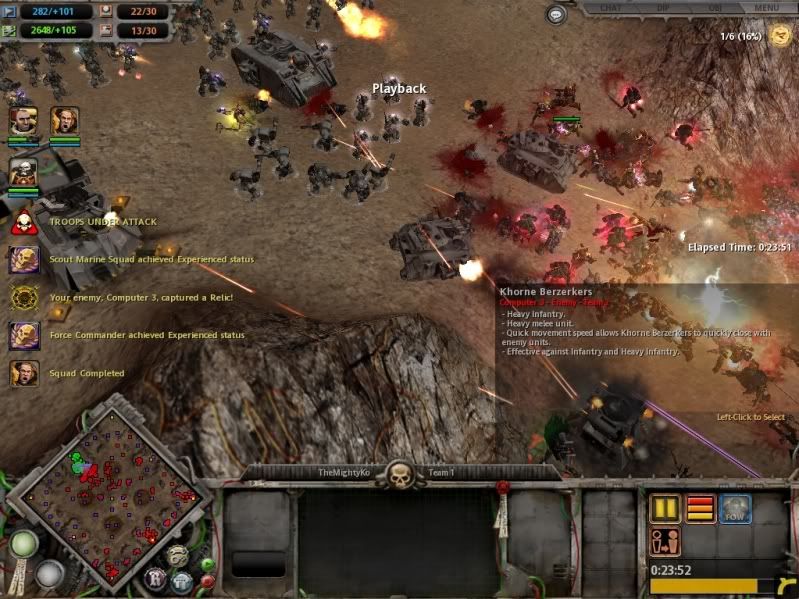This screenshot has width=799, height=599.
Task: Open the DIP diplomacy panel
Action: point(663,8)
